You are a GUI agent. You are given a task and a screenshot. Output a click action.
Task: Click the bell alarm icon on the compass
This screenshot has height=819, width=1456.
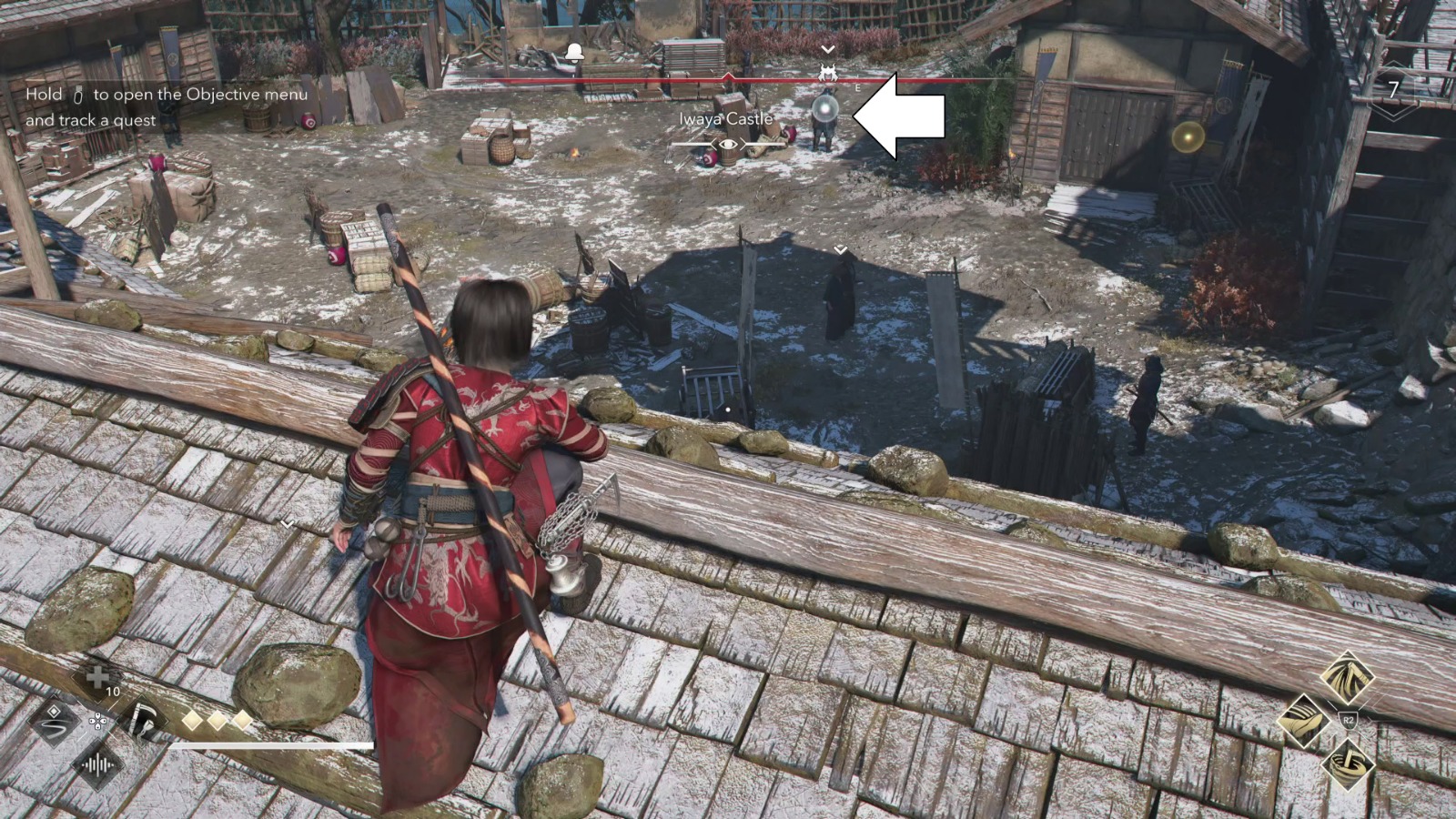click(574, 51)
